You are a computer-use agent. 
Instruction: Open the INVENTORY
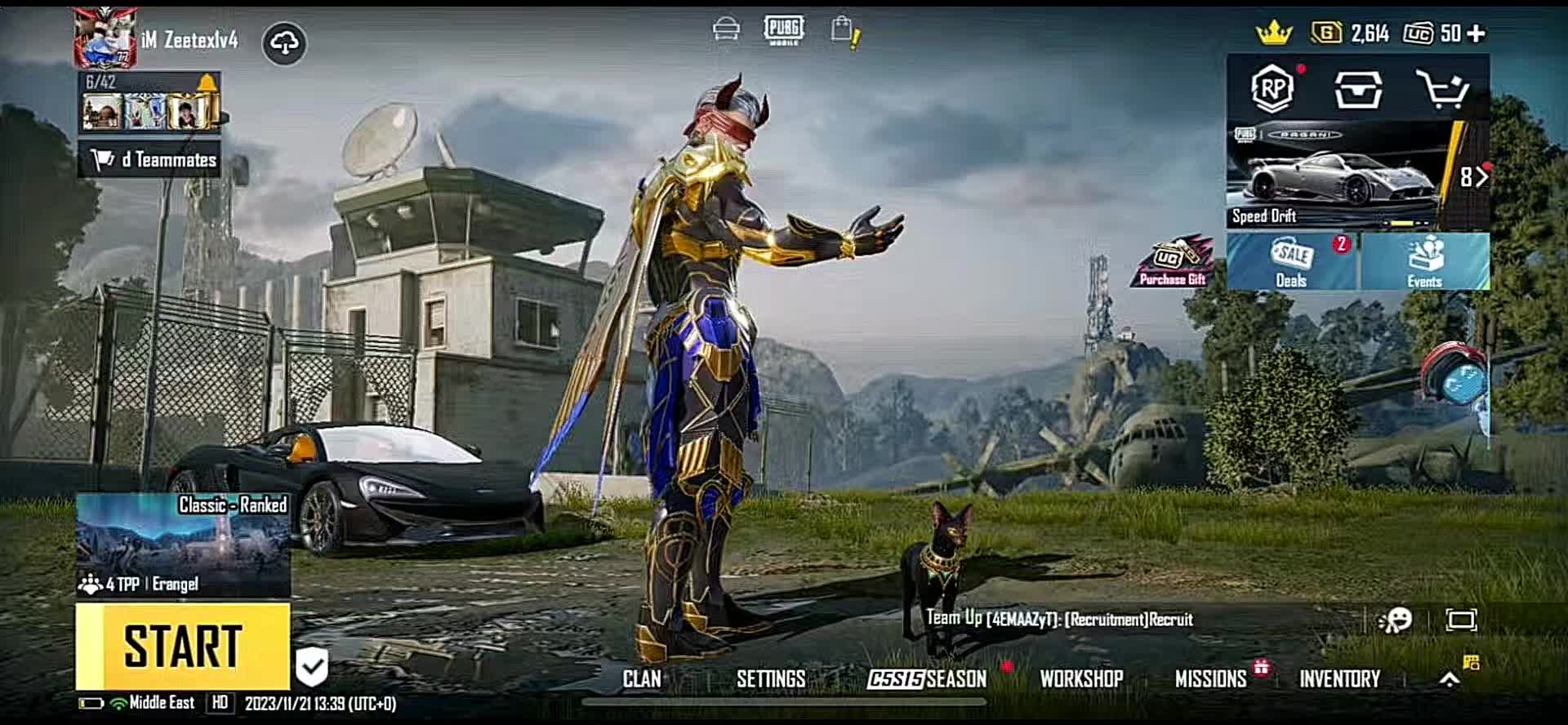(x=1339, y=679)
